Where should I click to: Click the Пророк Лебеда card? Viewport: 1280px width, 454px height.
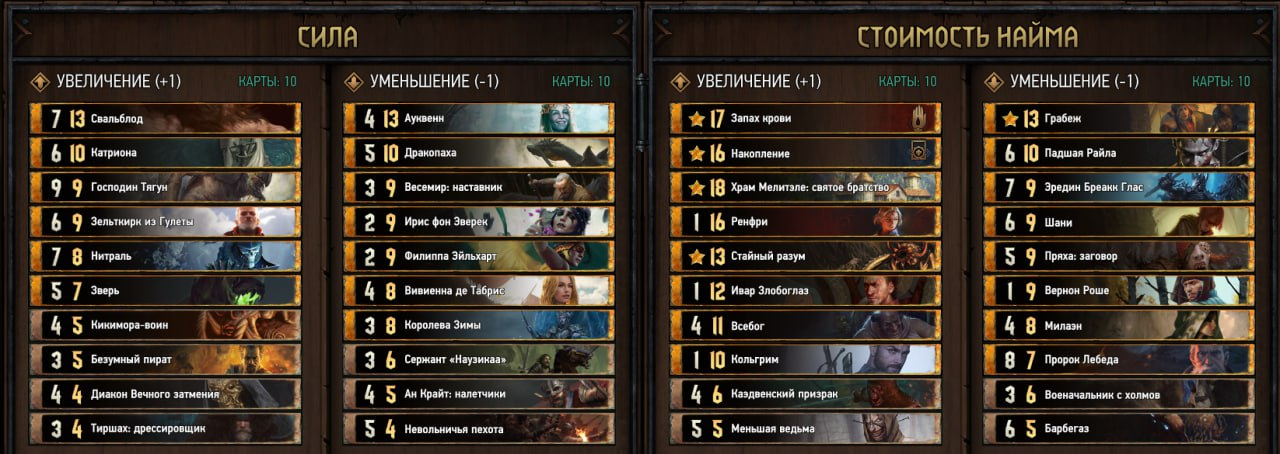click(1119, 360)
